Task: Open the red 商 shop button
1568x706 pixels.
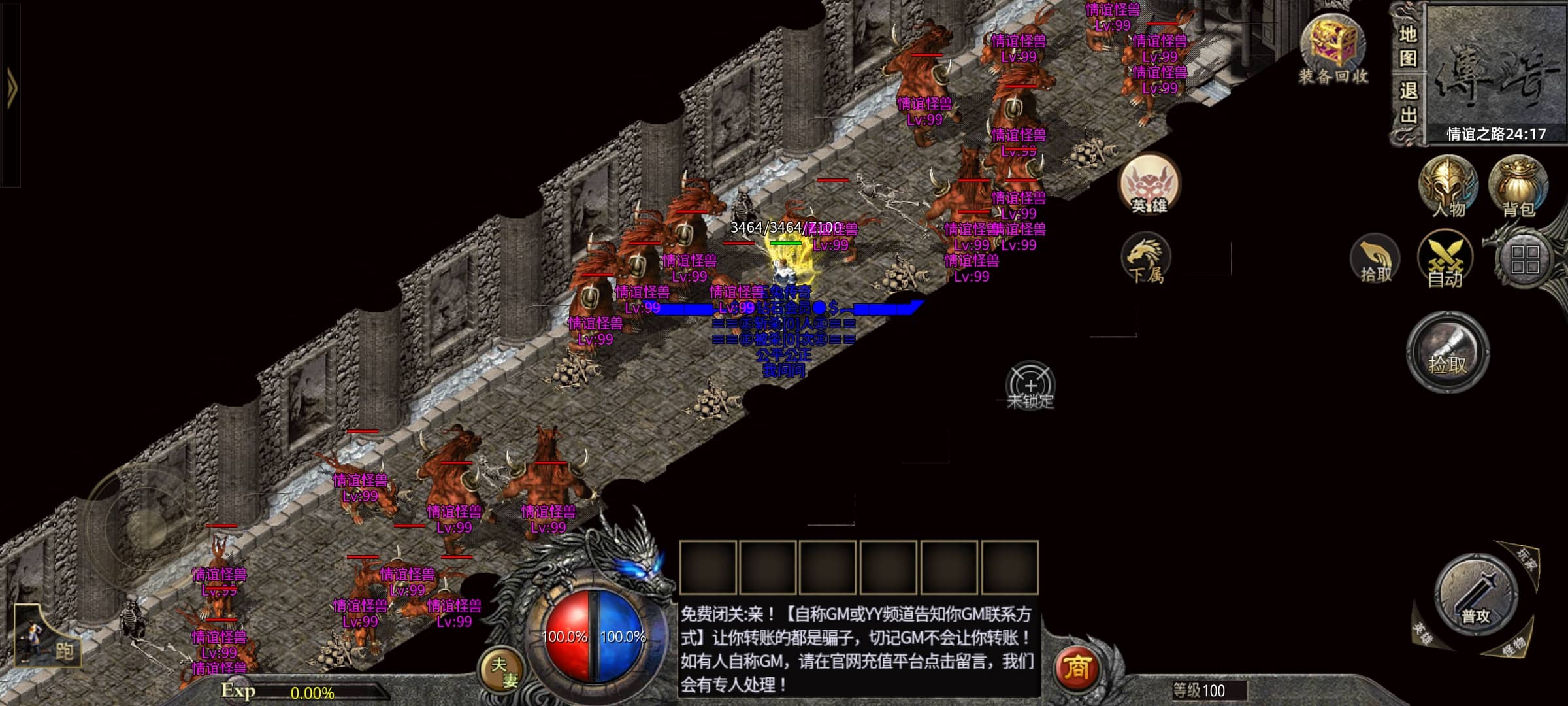Action: pos(1077,667)
